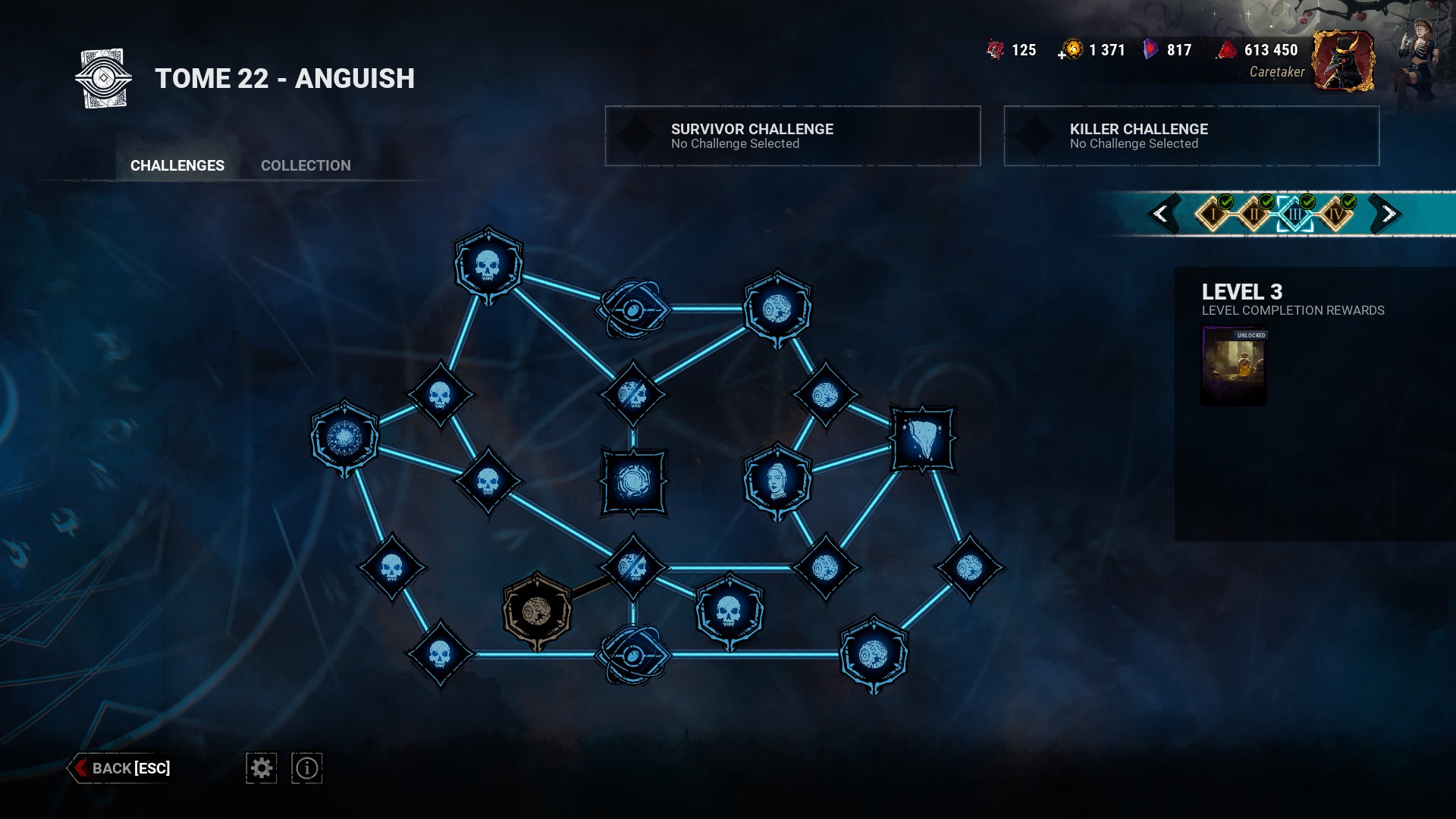
Task: Open the Killer Challenge slot
Action: coord(1191,136)
